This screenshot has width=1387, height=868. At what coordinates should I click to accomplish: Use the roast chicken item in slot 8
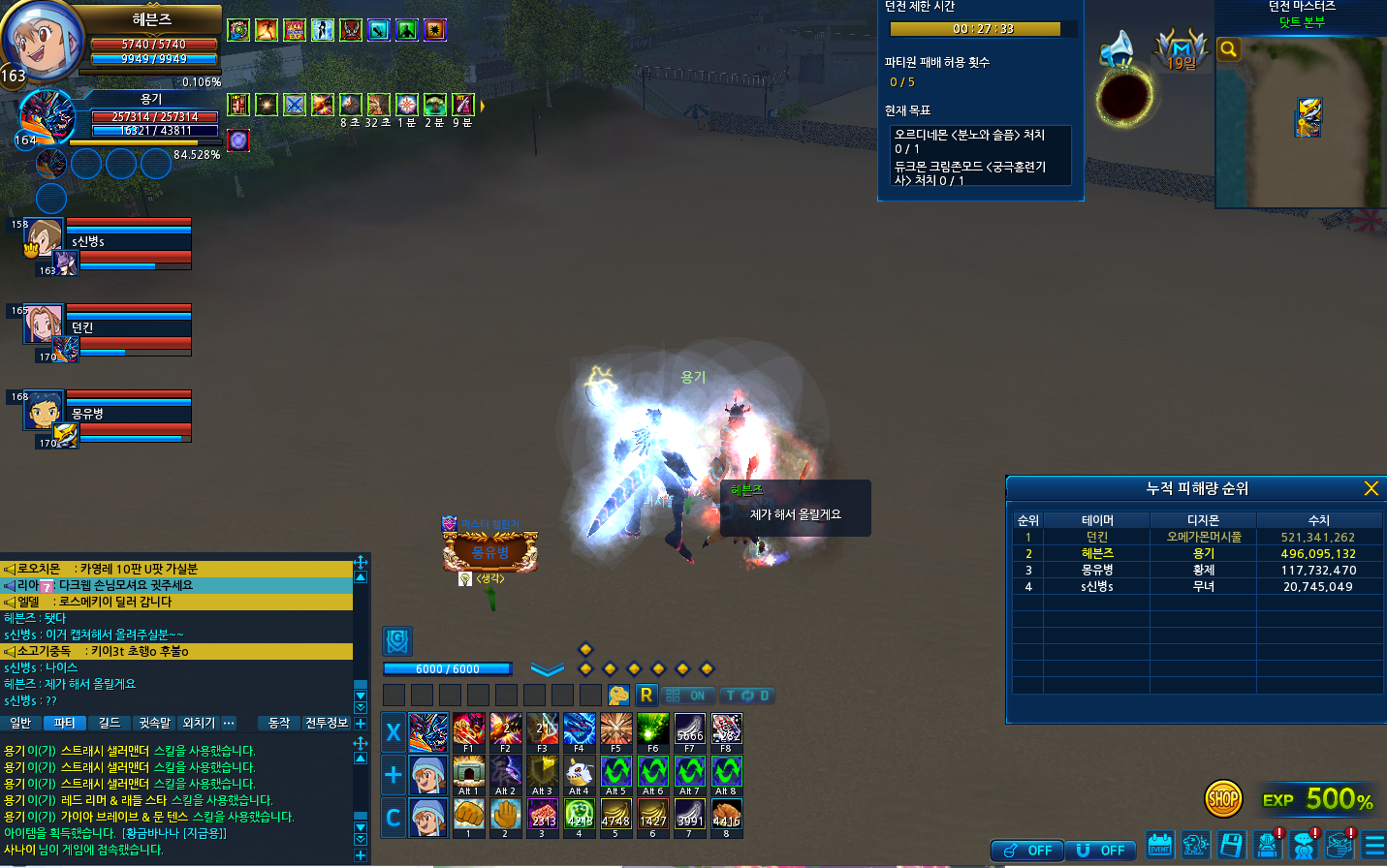click(x=726, y=816)
